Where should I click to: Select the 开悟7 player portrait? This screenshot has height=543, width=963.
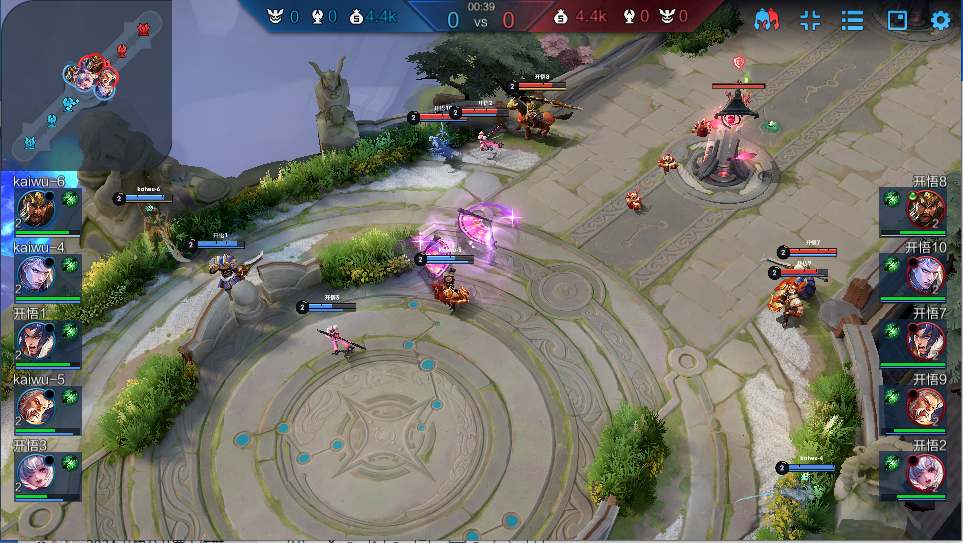pos(926,340)
